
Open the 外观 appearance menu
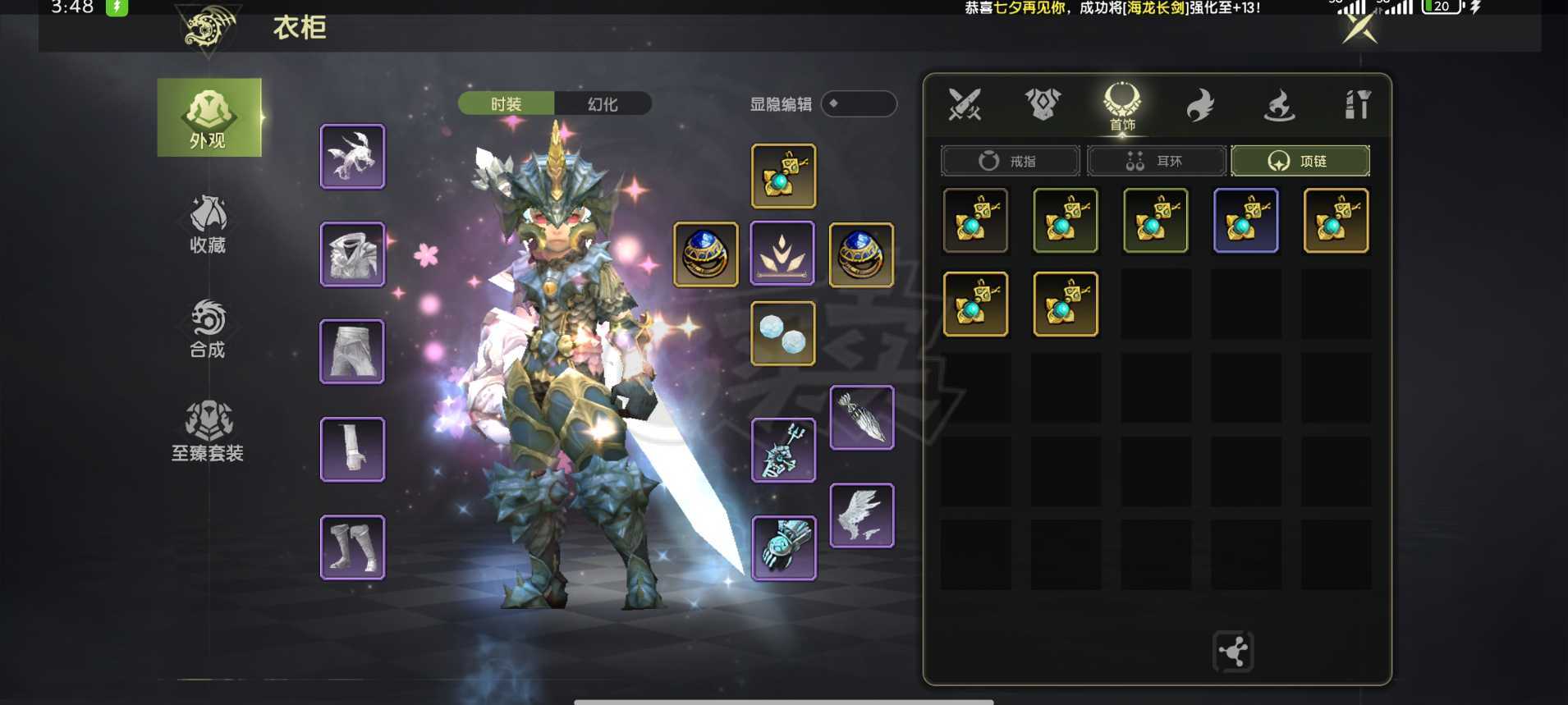pos(209,117)
